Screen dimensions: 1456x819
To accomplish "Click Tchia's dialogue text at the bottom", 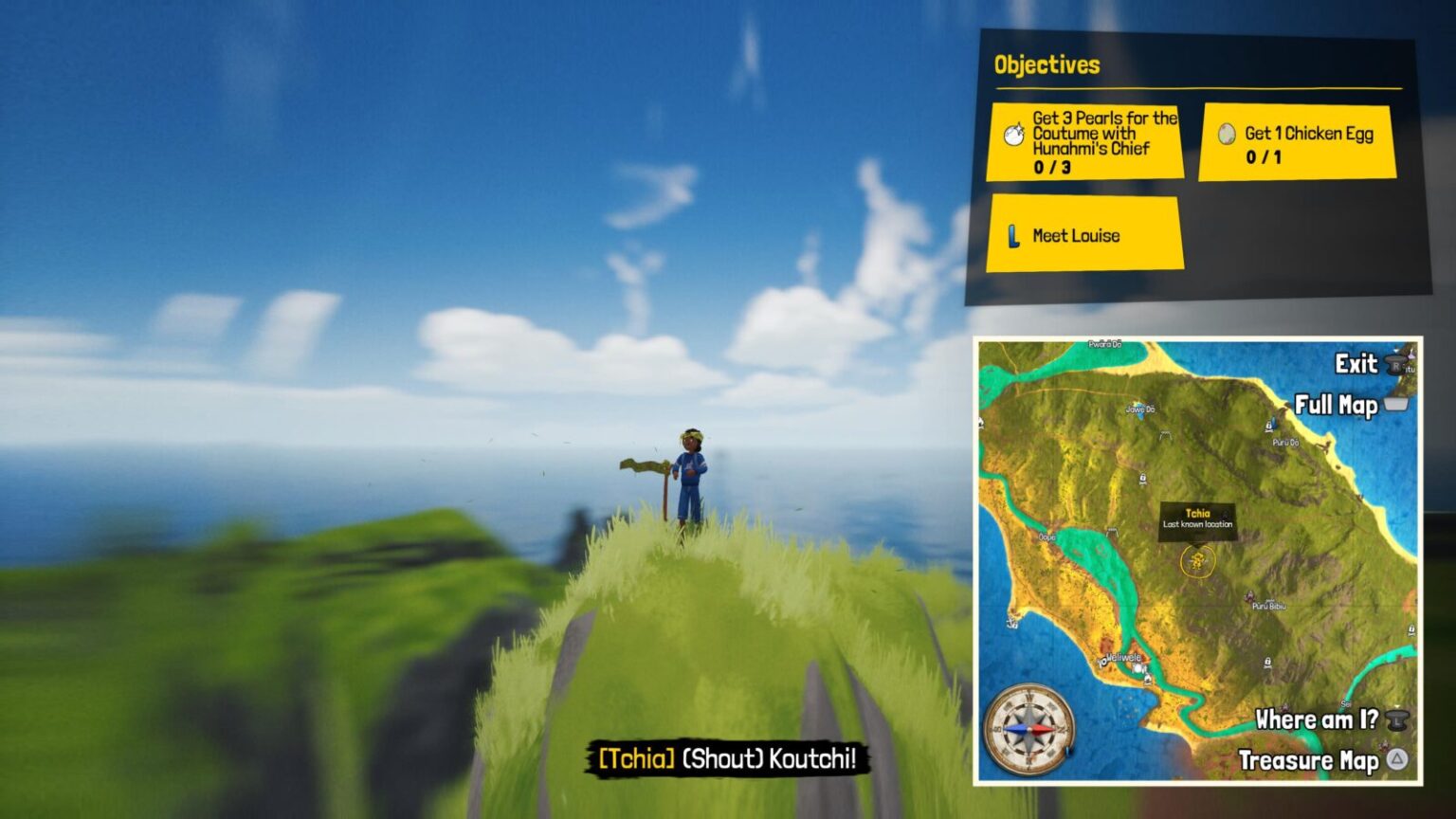I will pyautogui.click(x=728, y=758).
